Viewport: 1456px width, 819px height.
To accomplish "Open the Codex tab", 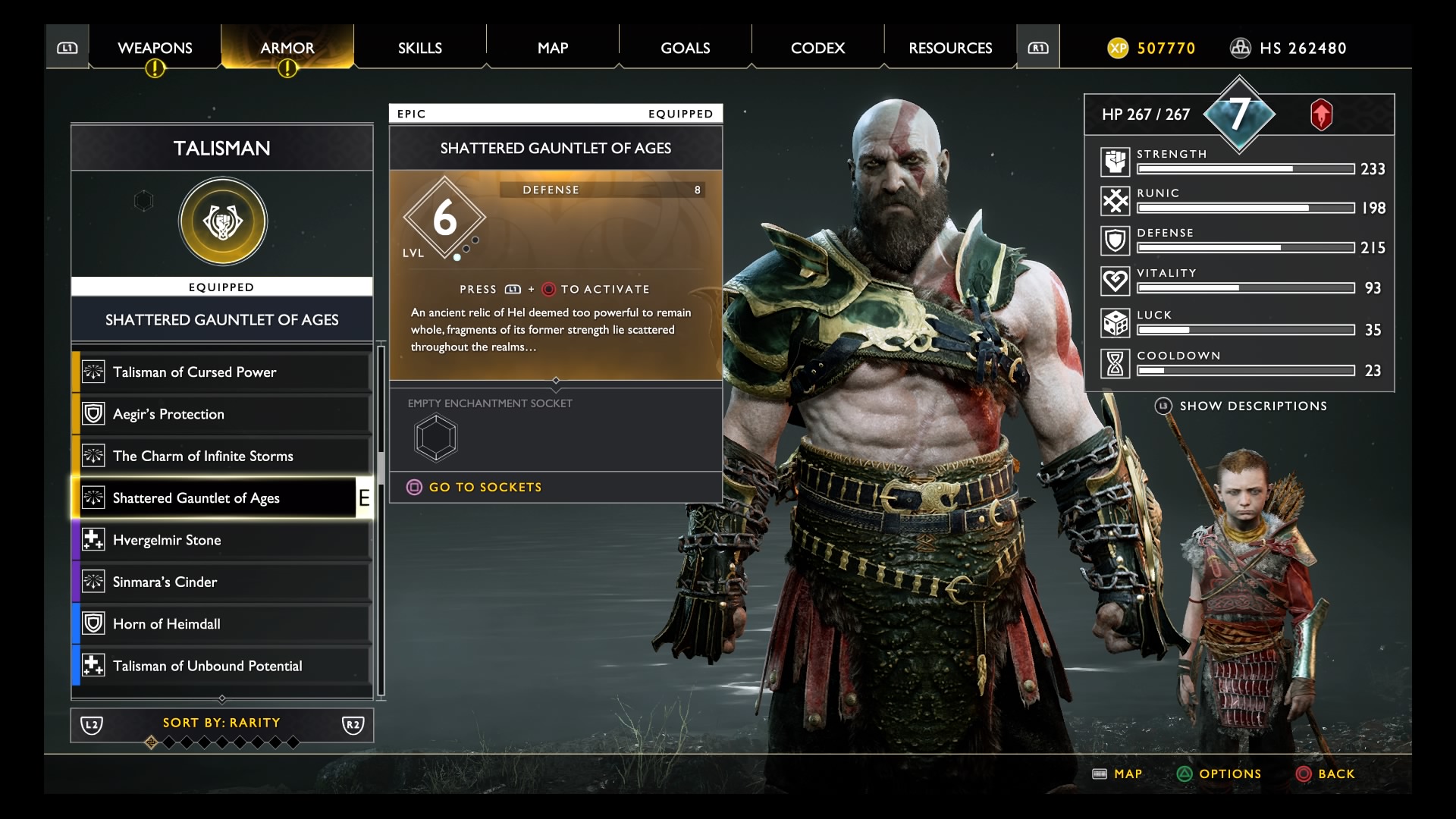I will 817,48.
